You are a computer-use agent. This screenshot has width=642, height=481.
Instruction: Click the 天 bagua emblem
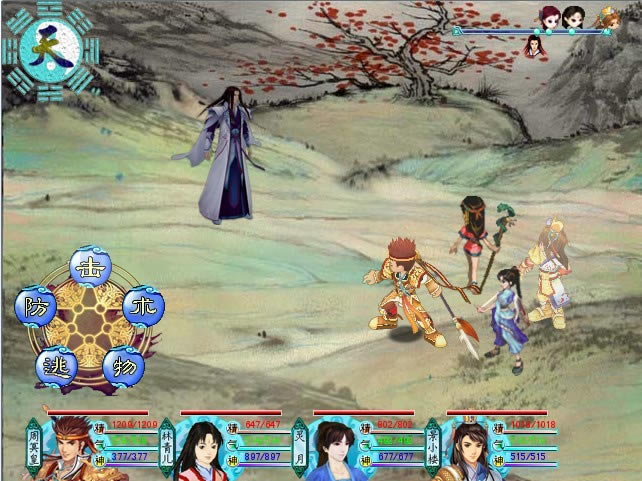pos(51,47)
